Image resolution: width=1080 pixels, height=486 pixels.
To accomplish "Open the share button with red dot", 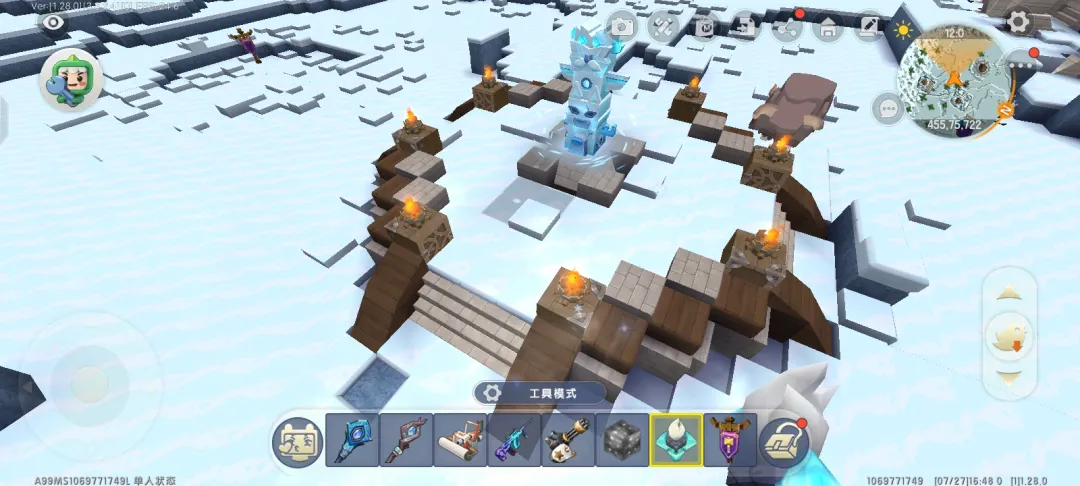I will pos(788,27).
